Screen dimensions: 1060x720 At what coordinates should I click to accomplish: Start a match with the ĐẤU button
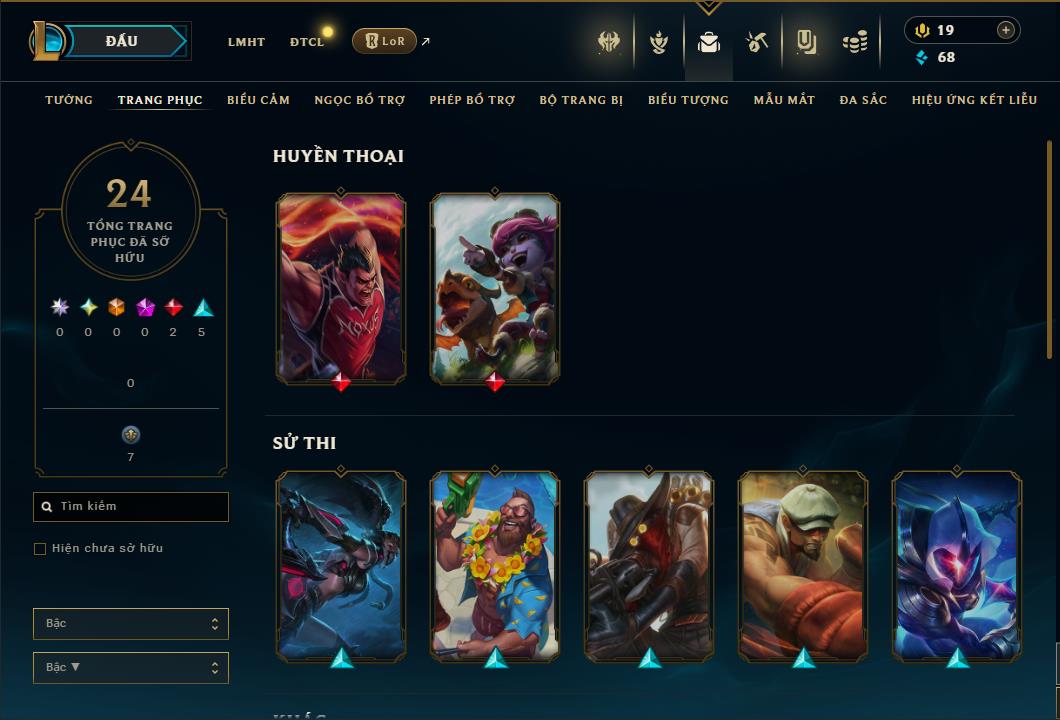point(122,41)
